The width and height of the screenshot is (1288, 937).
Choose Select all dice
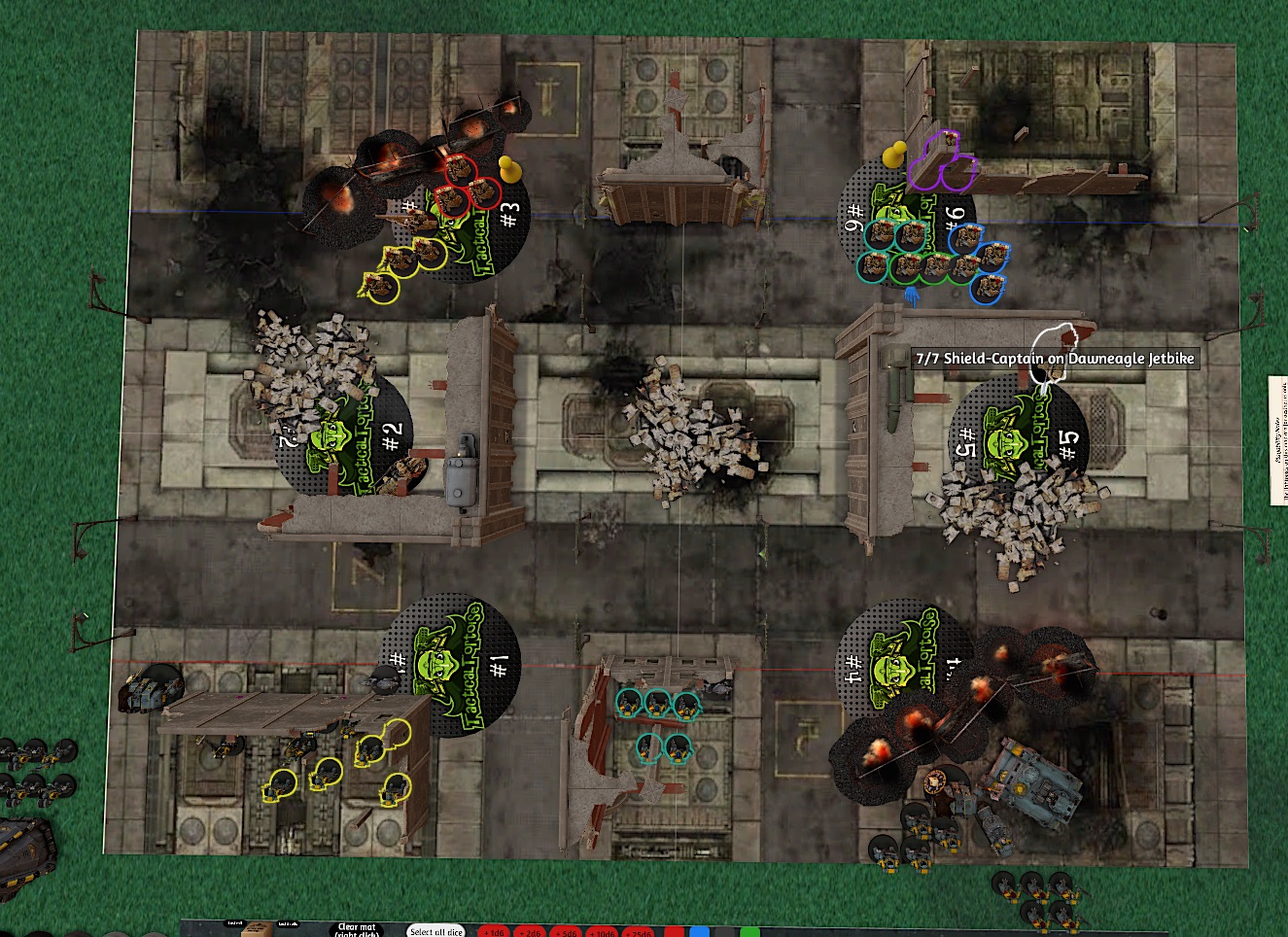(435, 931)
